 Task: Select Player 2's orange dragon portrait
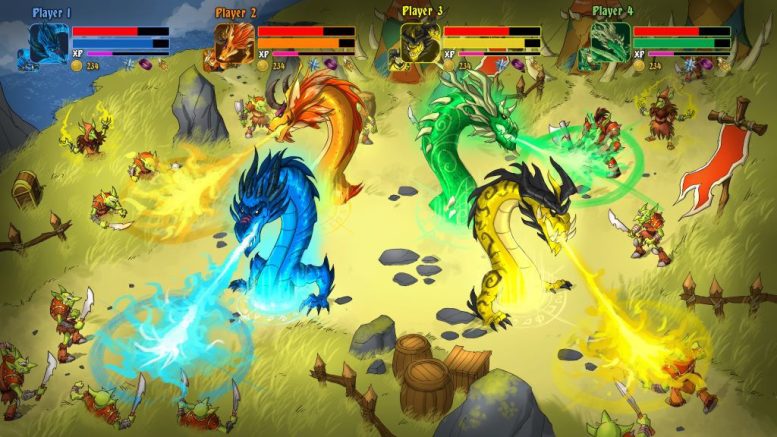[233, 45]
